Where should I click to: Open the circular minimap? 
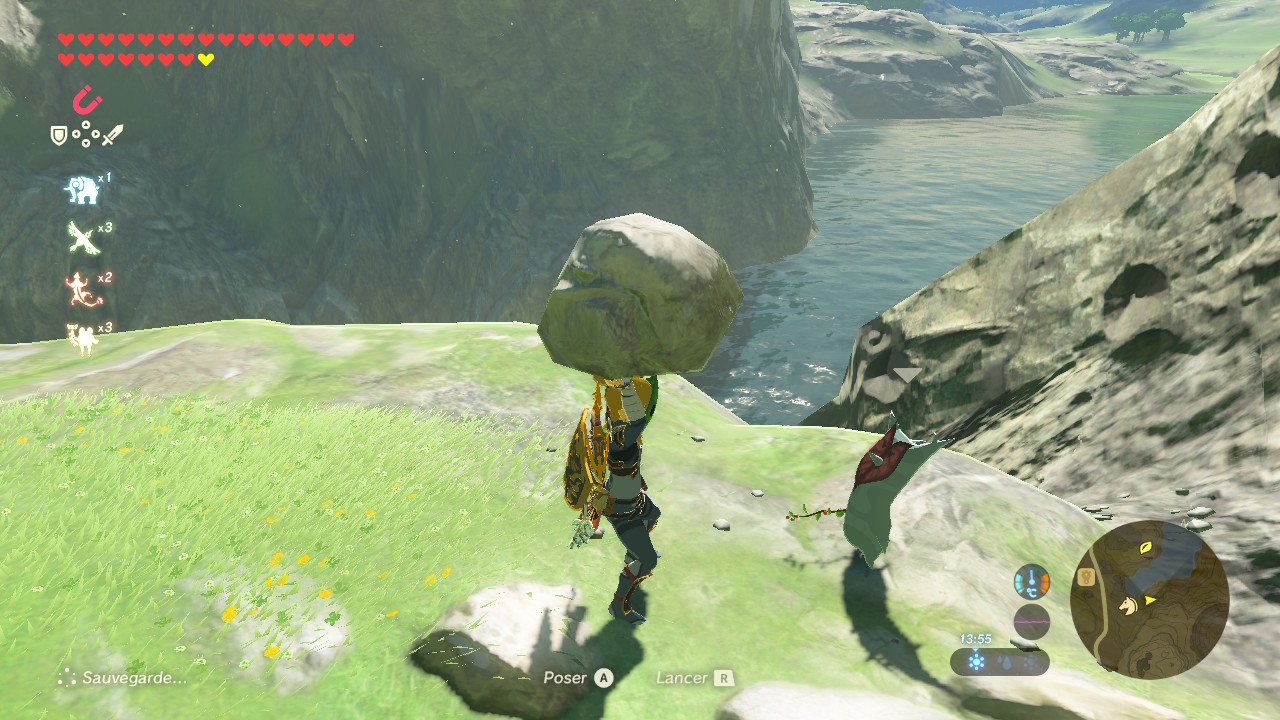1149,599
